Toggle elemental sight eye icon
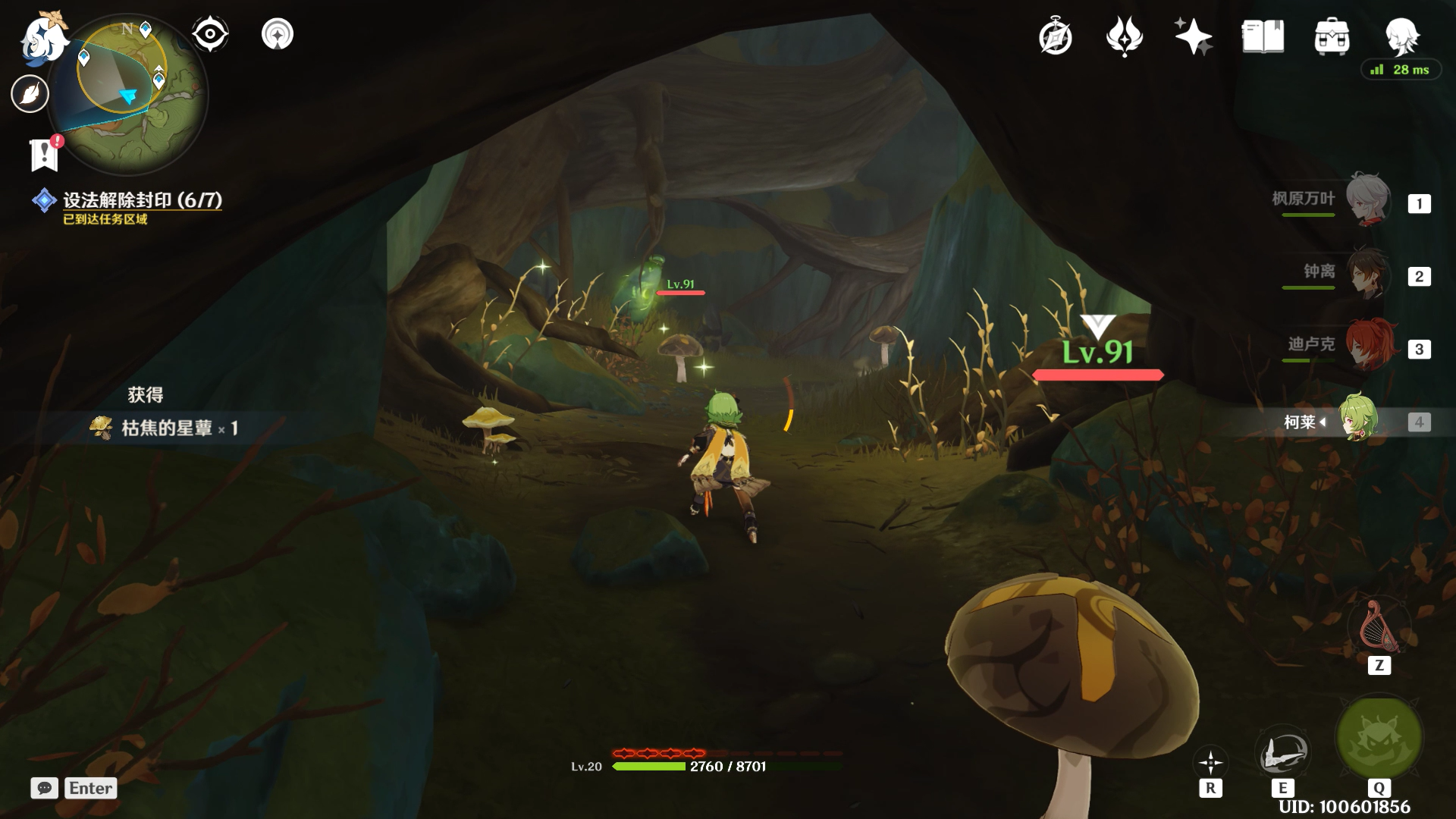1456x819 pixels. (210, 34)
